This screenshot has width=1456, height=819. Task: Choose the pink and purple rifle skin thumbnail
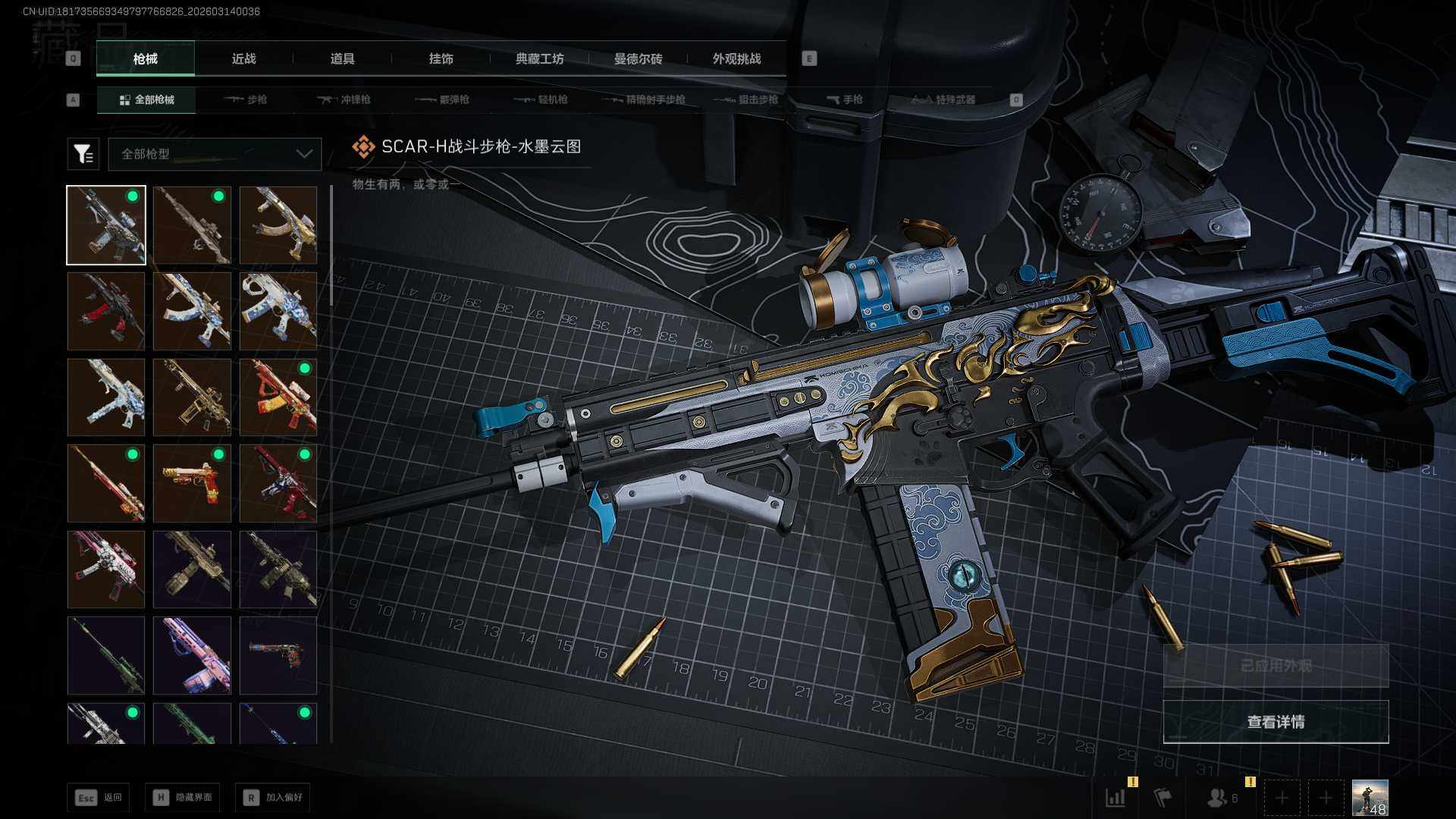[192, 655]
